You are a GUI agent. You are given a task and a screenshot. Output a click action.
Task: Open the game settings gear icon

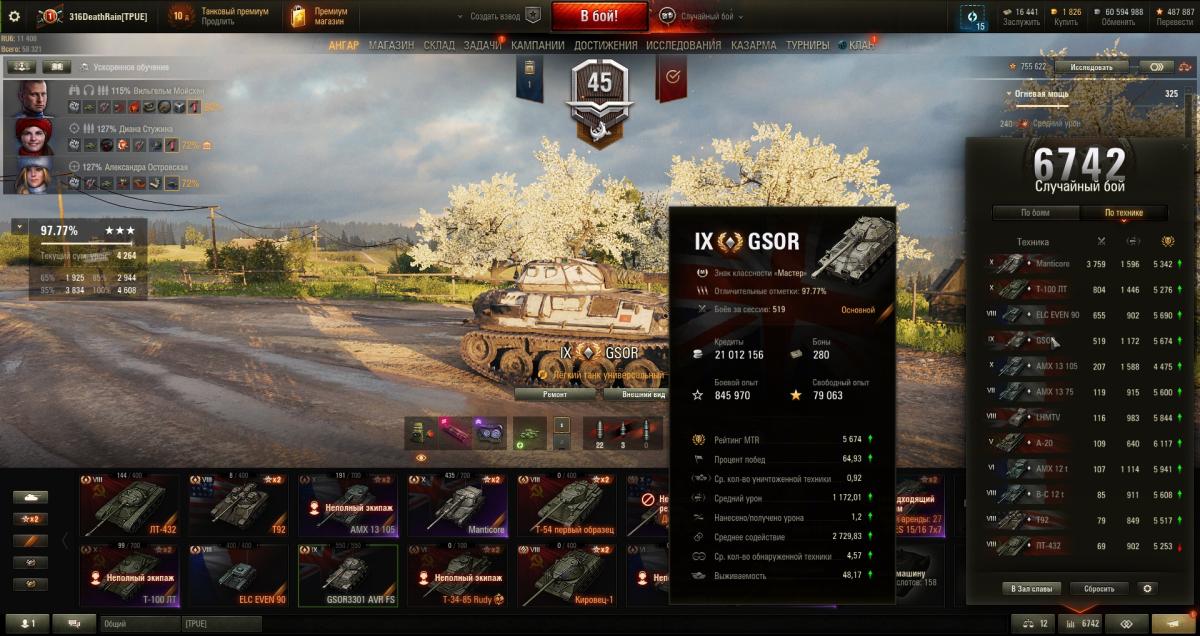coord(14,16)
